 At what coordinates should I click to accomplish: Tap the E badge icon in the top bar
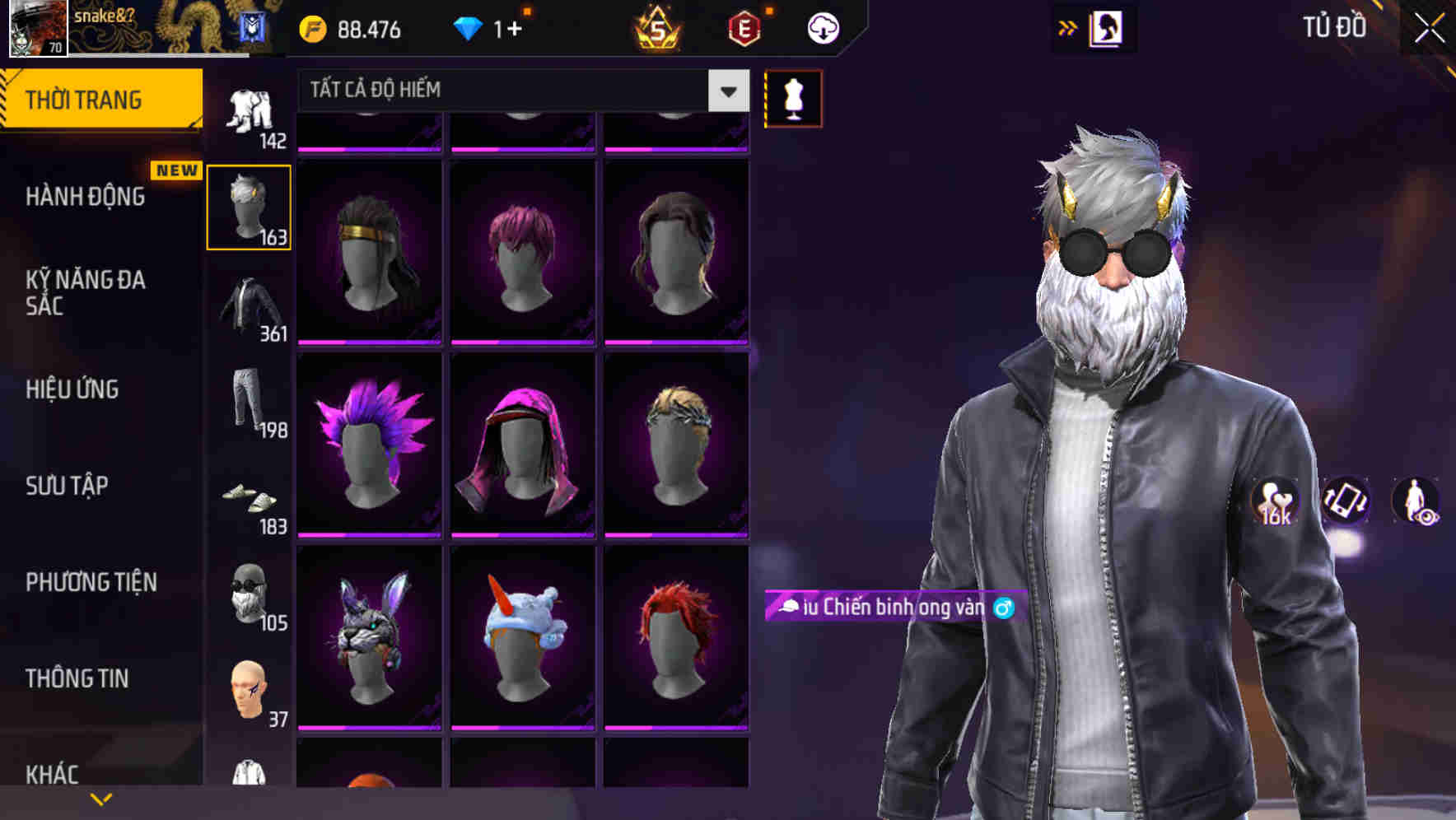[744, 27]
